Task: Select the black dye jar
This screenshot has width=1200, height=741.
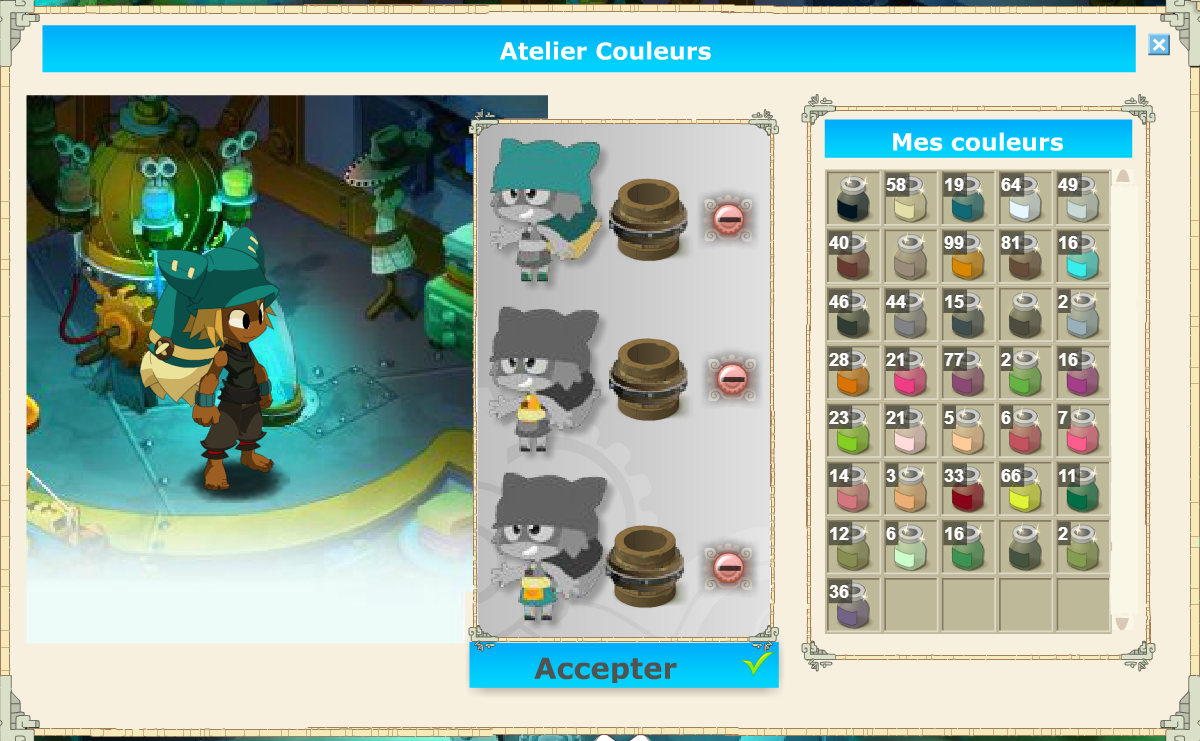Action: (x=853, y=199)
